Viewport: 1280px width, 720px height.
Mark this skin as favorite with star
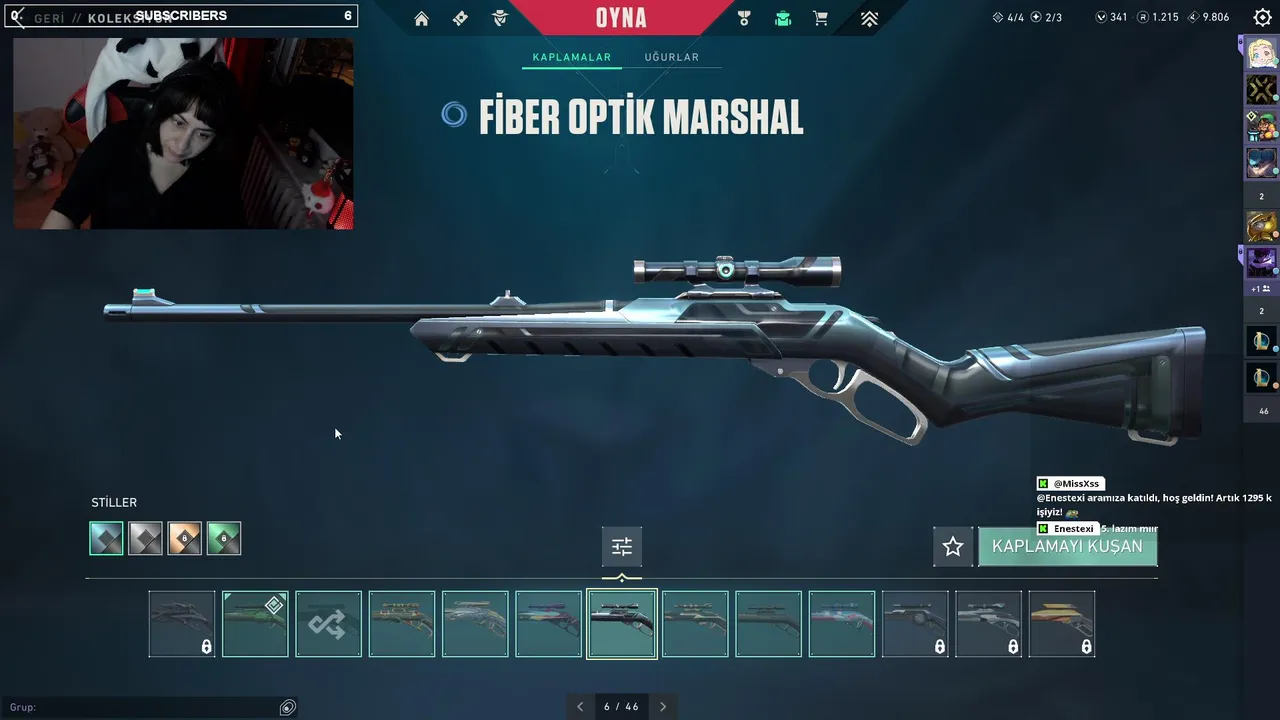(953, 547)
